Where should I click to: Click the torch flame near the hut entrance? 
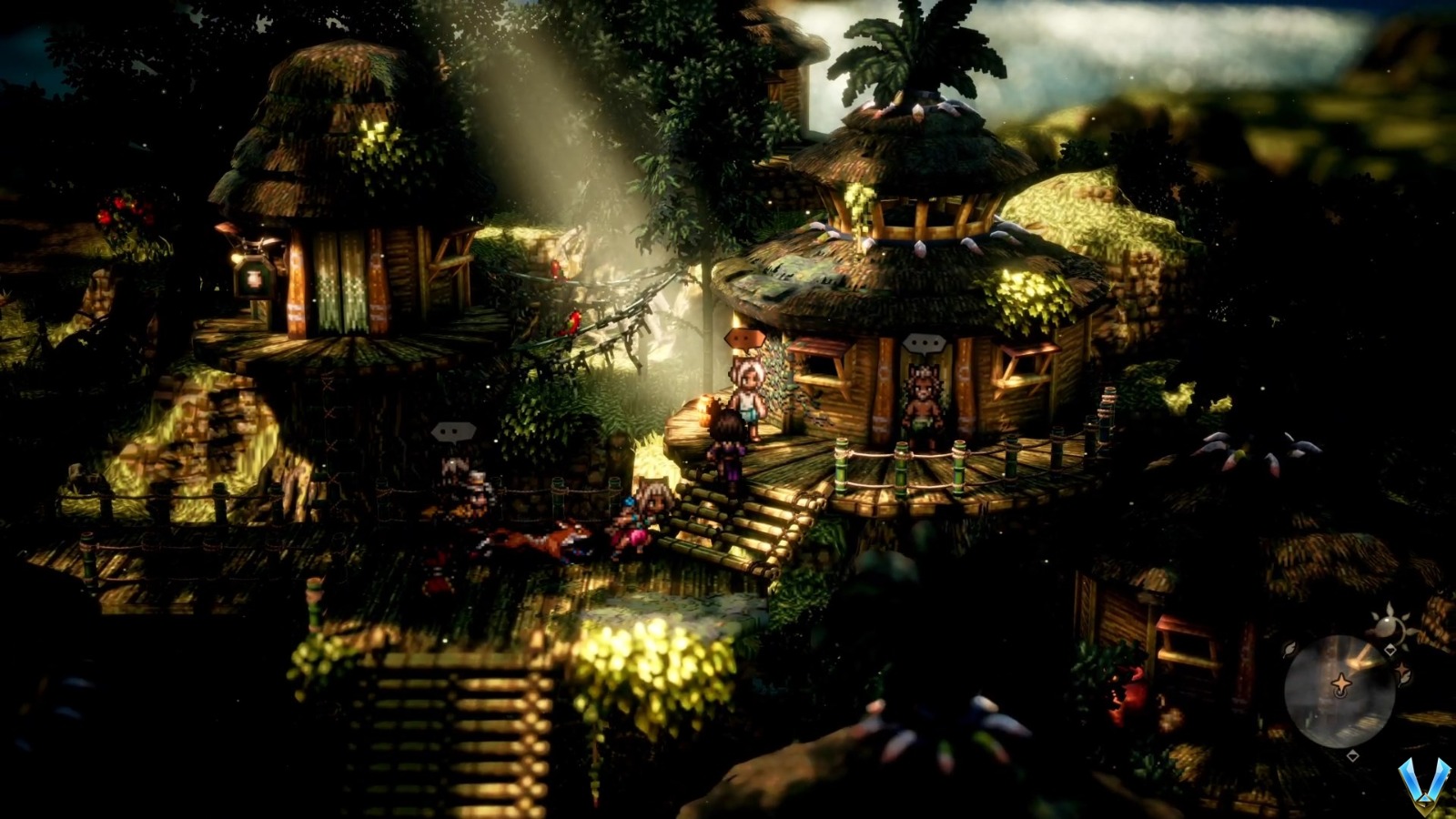click(707, 409)
